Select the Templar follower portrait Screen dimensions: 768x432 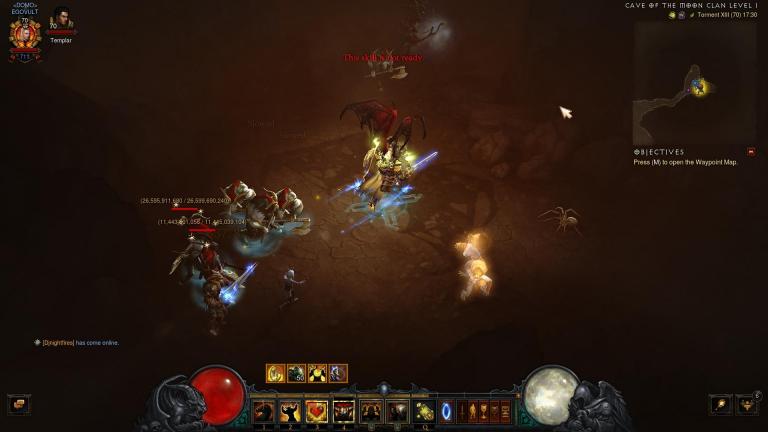pos(62,19)
